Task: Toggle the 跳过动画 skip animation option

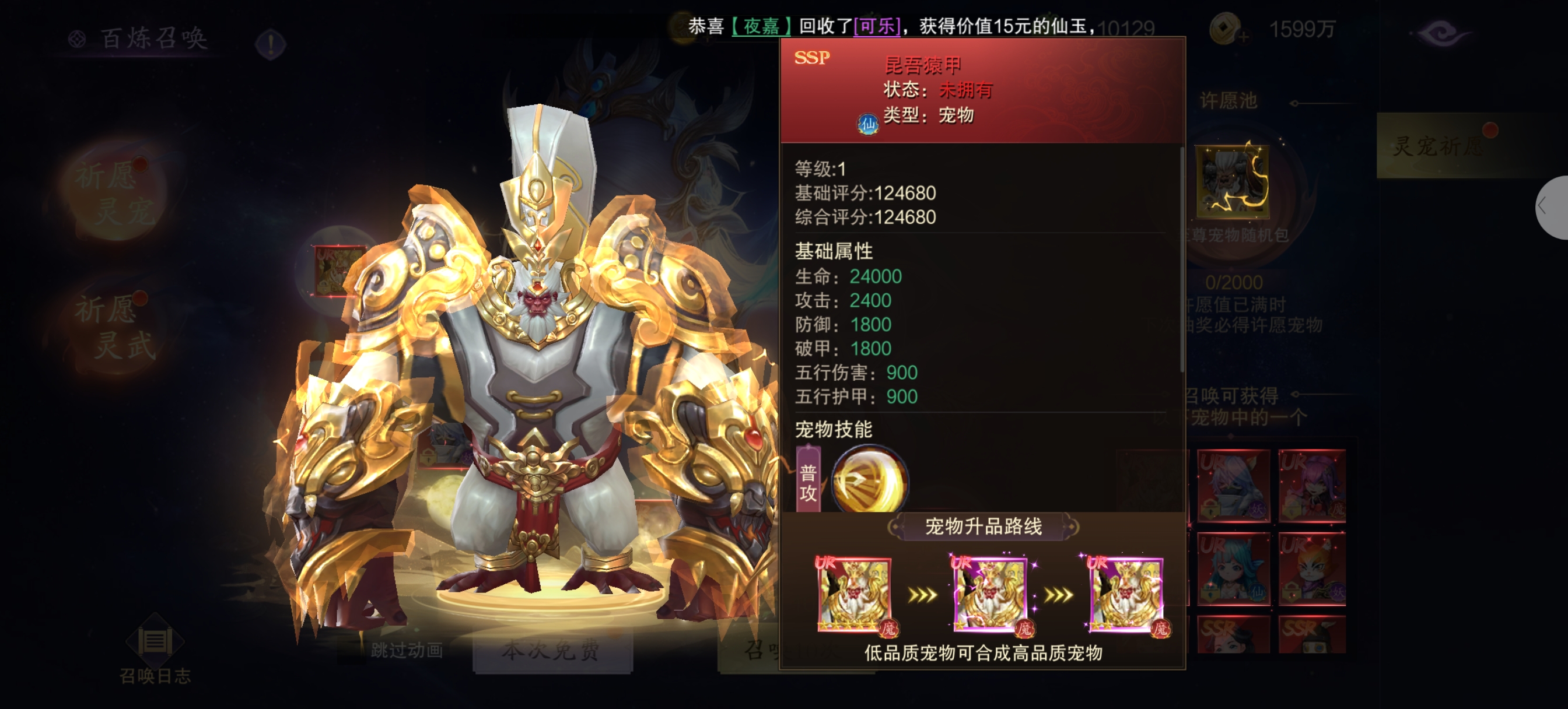Action: coord(407,650)
